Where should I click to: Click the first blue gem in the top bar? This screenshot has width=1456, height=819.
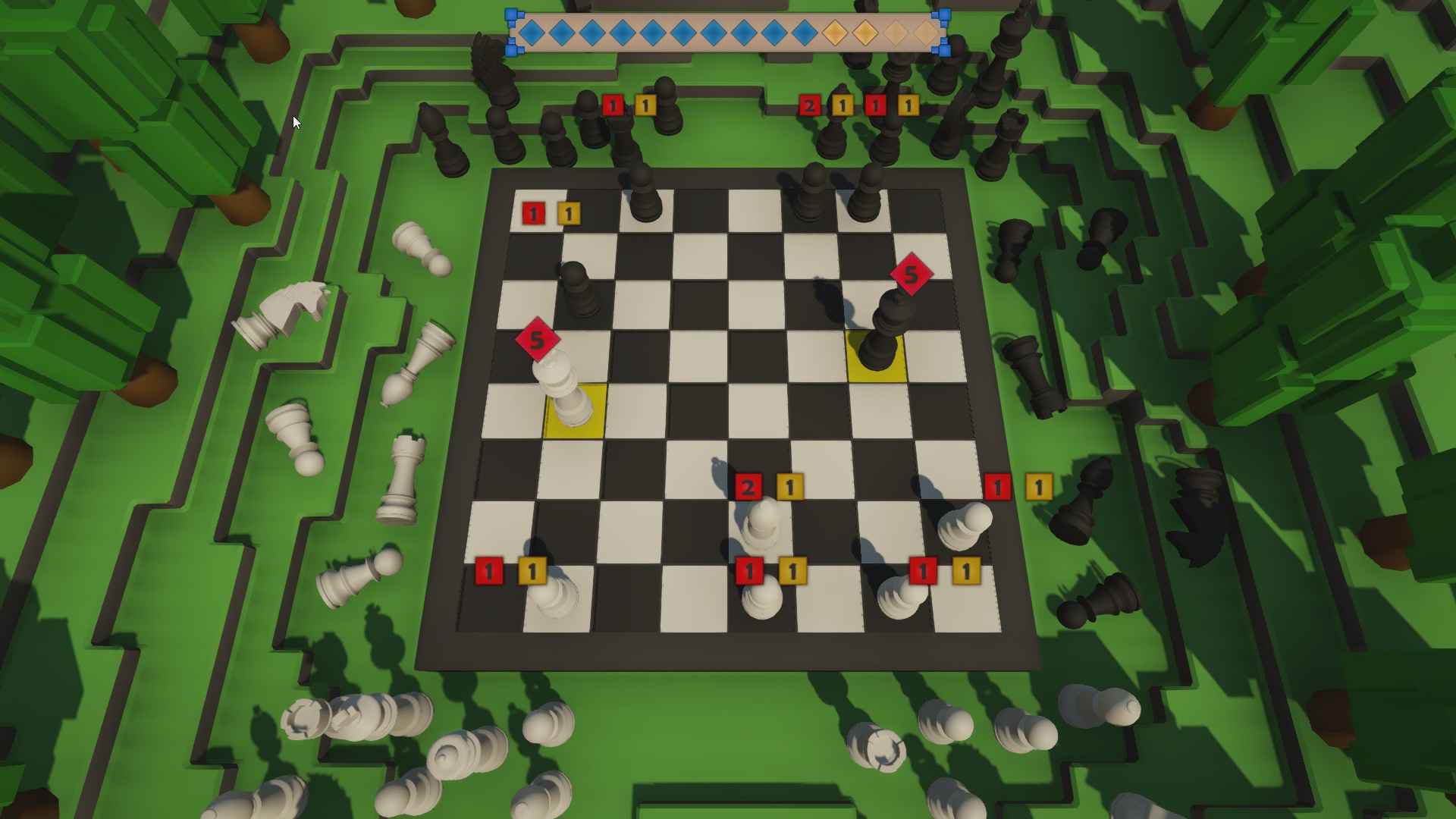533,33
